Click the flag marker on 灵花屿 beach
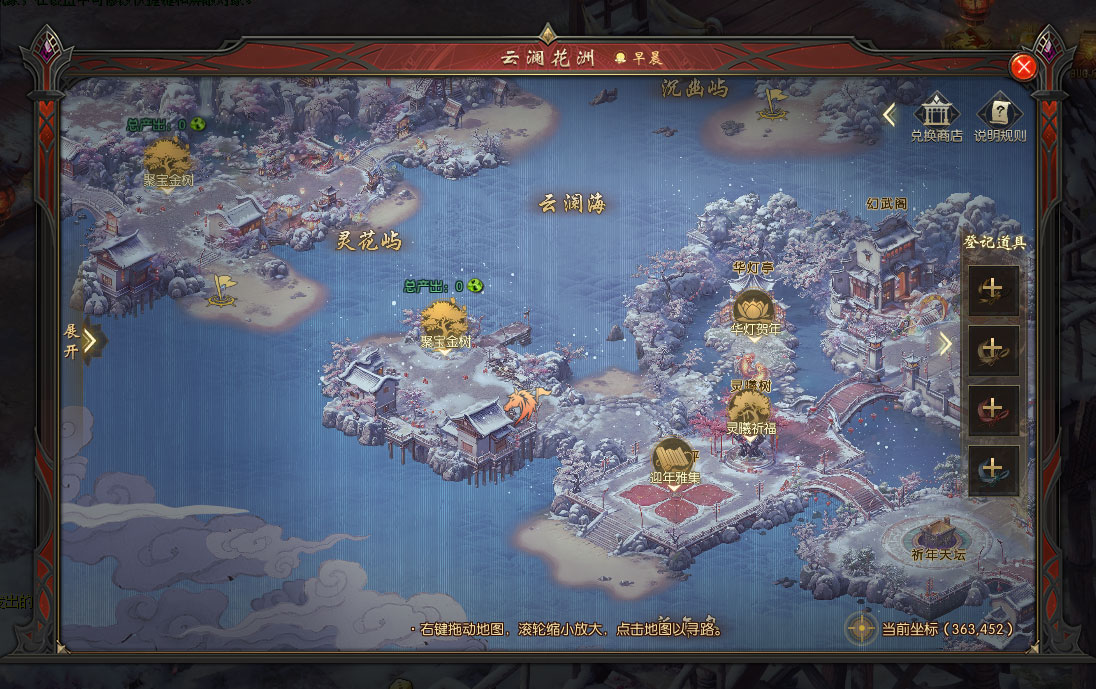The width and height of the screenshot is (1096, 689). click(221, 290)
